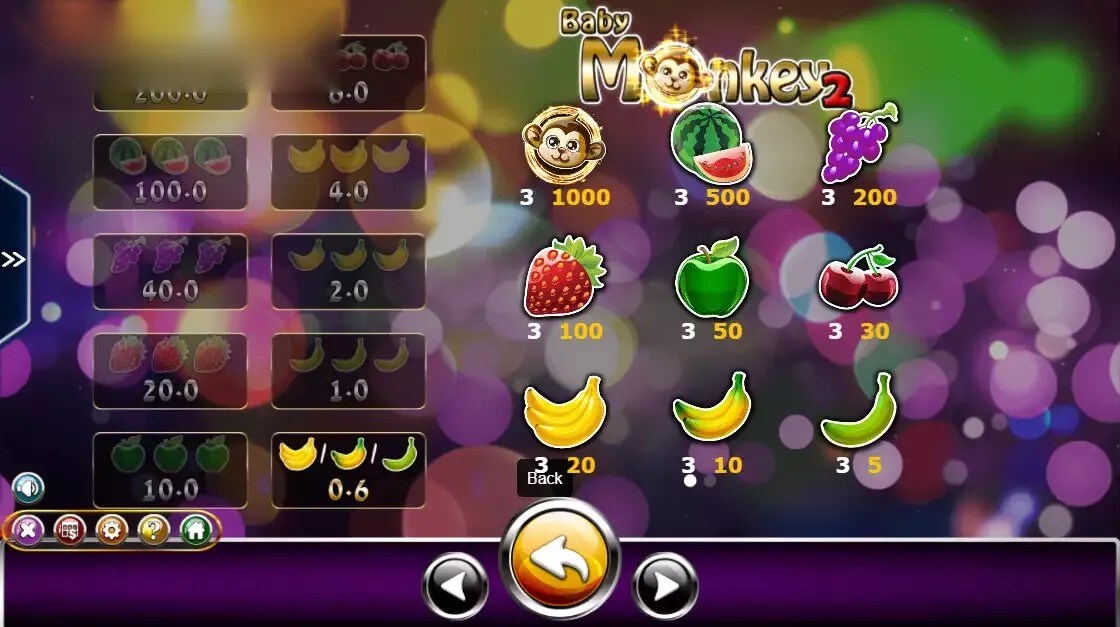
Task: Toggle the sound speaker icon
Action: [28, 488]
